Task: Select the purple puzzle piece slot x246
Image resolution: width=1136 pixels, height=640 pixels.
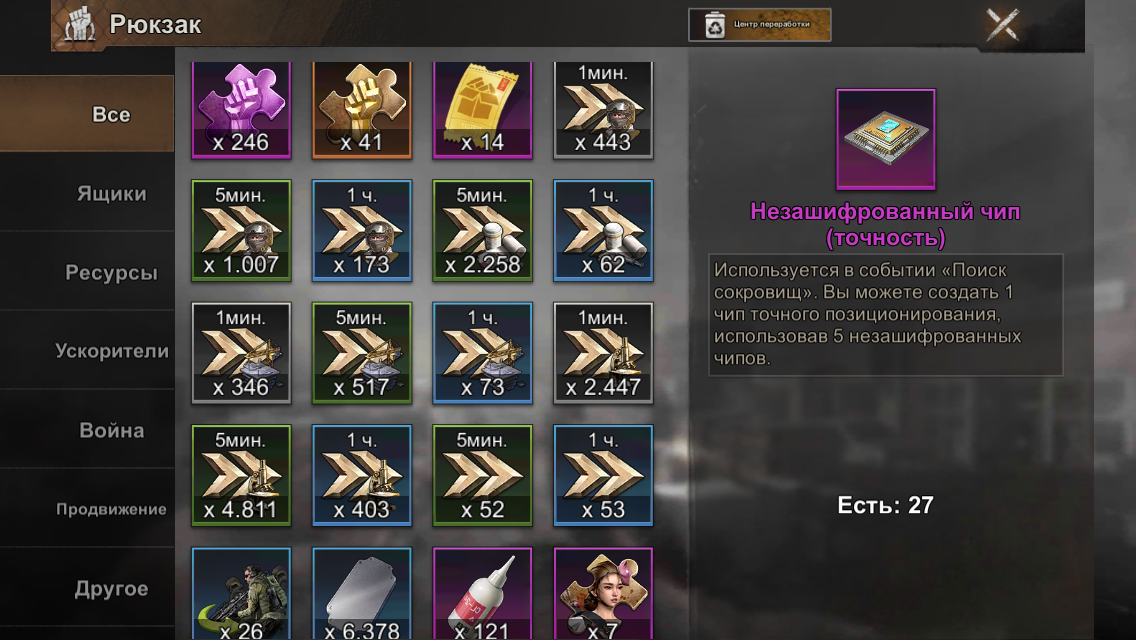Action: point(241,110)
